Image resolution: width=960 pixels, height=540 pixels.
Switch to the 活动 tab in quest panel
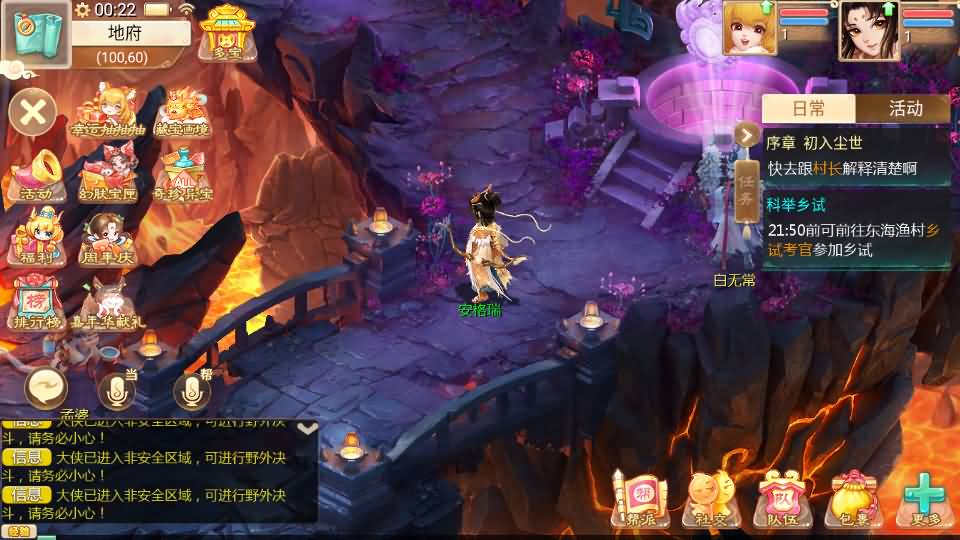click(x=905, y=109)
